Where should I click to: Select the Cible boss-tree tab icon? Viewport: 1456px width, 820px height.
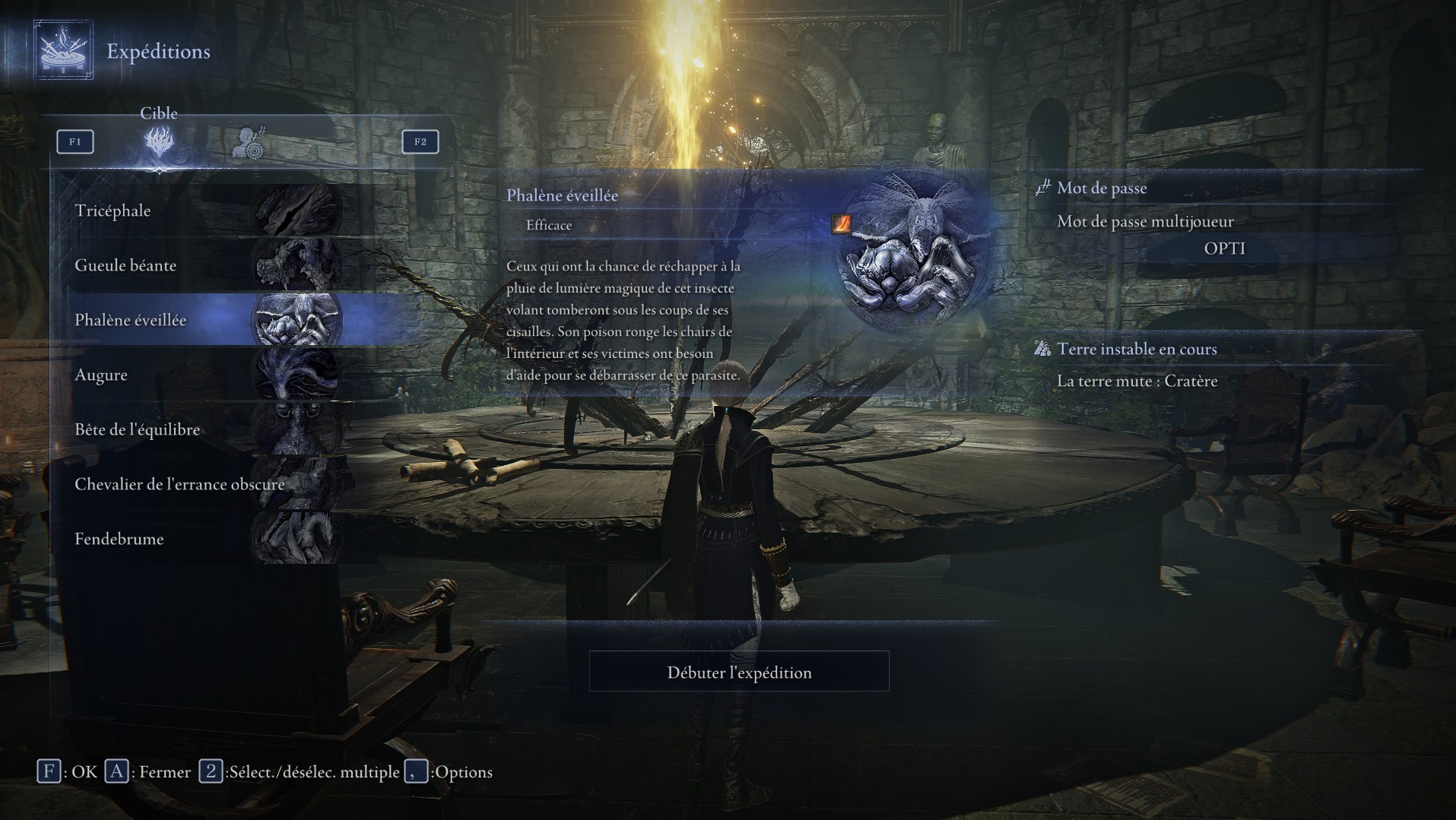coord(158,141)
